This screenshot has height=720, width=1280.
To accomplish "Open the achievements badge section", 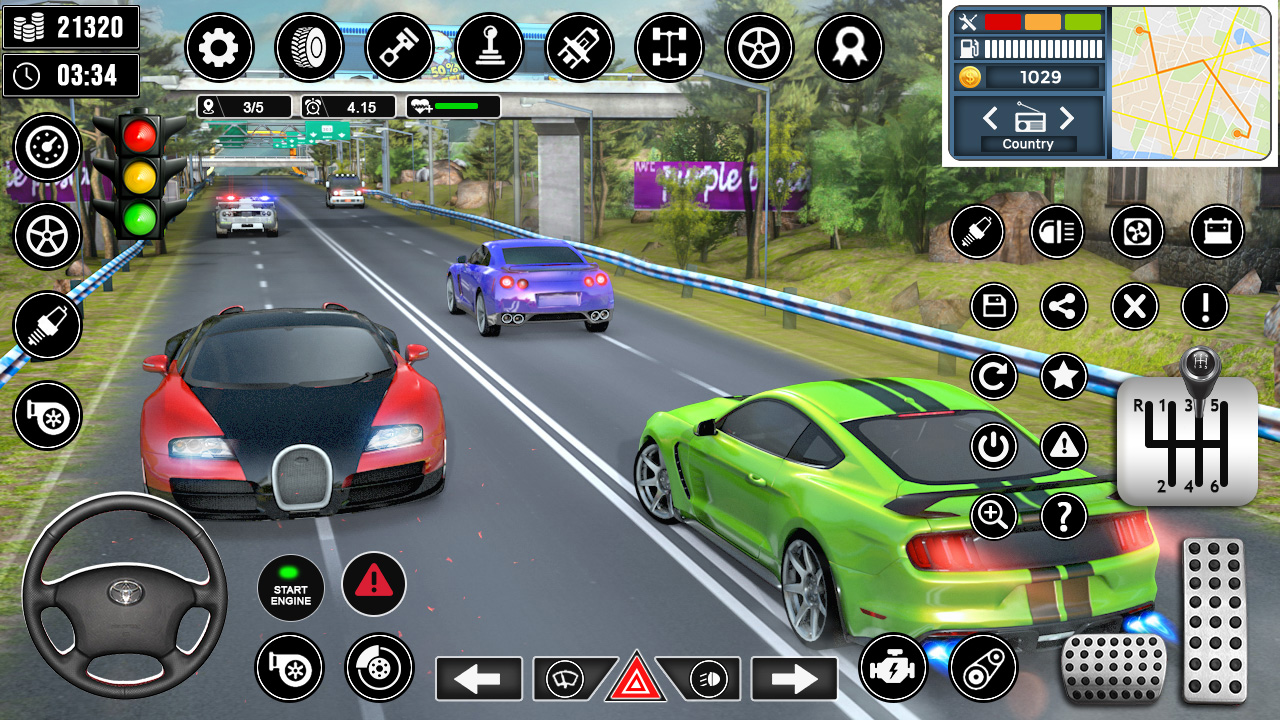I will point(850,47).
